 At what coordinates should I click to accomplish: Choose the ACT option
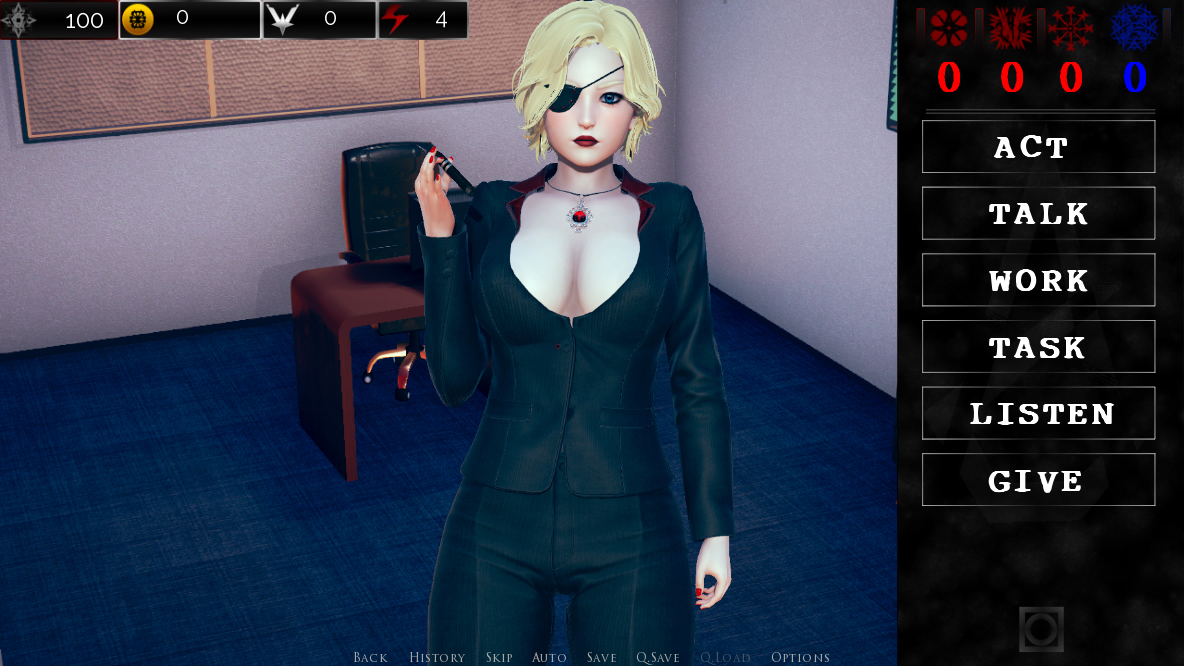1038,147
